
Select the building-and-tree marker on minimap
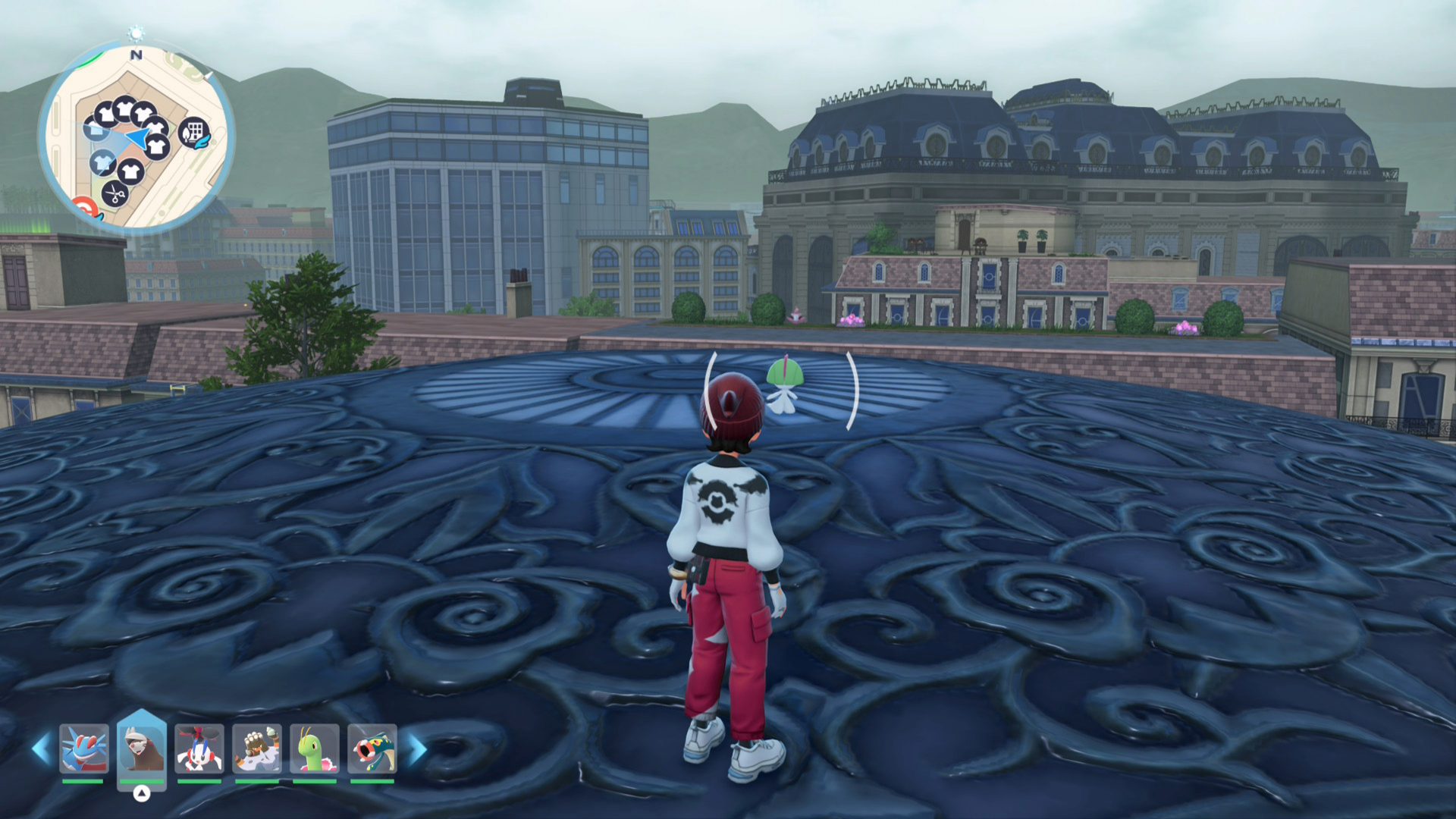click(x=193, y=132)
